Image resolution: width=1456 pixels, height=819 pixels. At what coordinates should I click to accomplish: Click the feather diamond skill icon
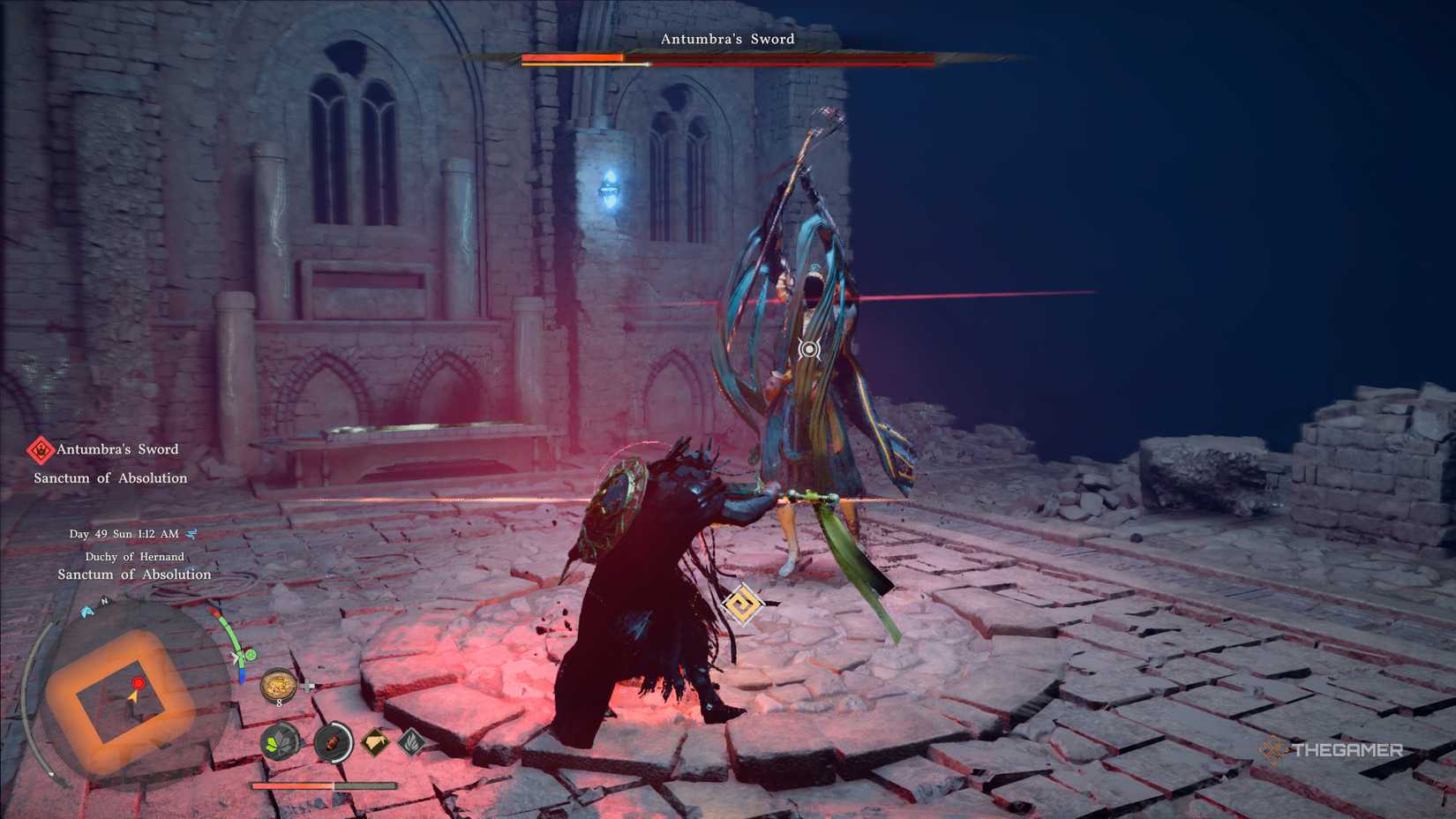point(412,742)
